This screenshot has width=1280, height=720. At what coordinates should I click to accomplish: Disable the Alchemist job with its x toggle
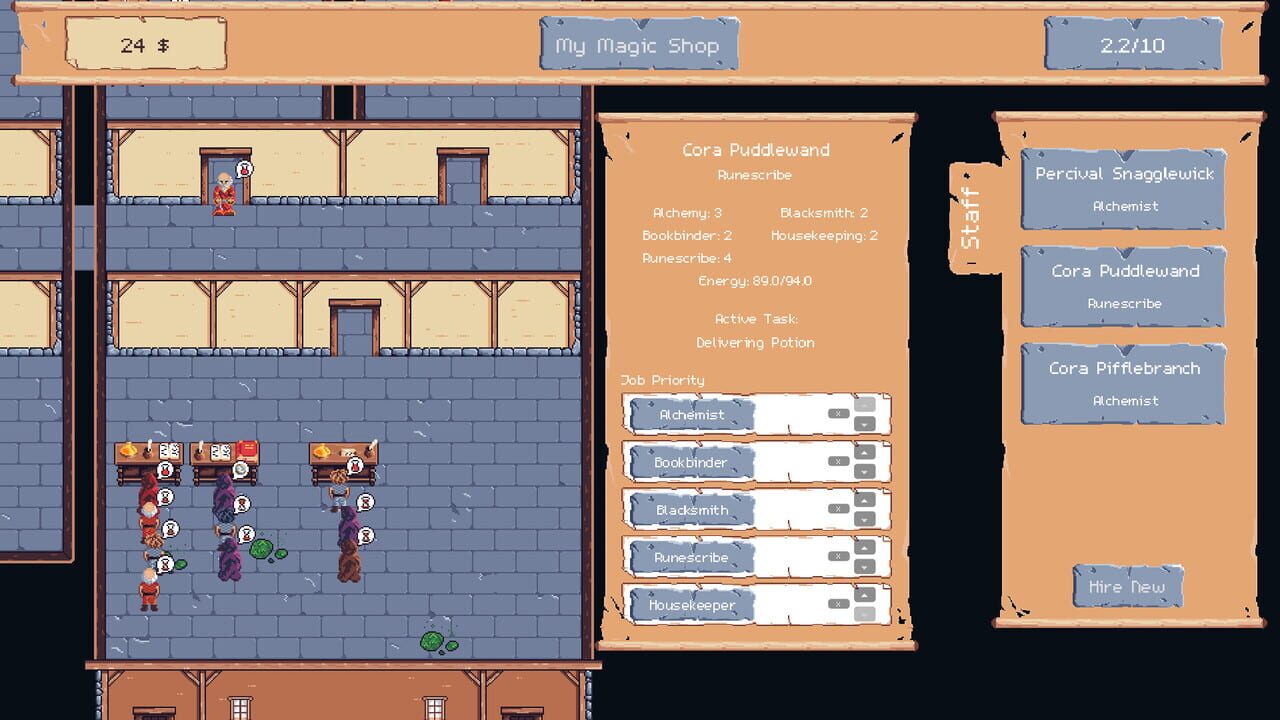(x=838, y=413)
